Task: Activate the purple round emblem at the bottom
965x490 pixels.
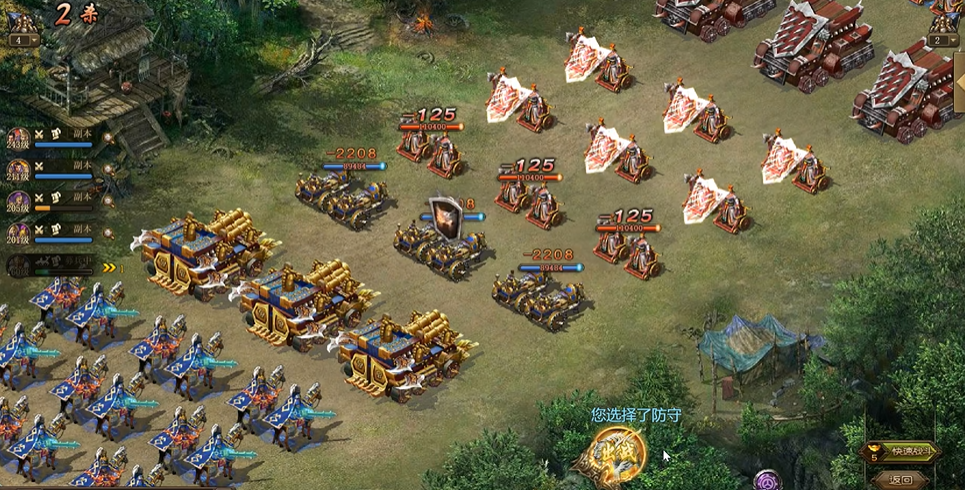Action: pos(767,481)
